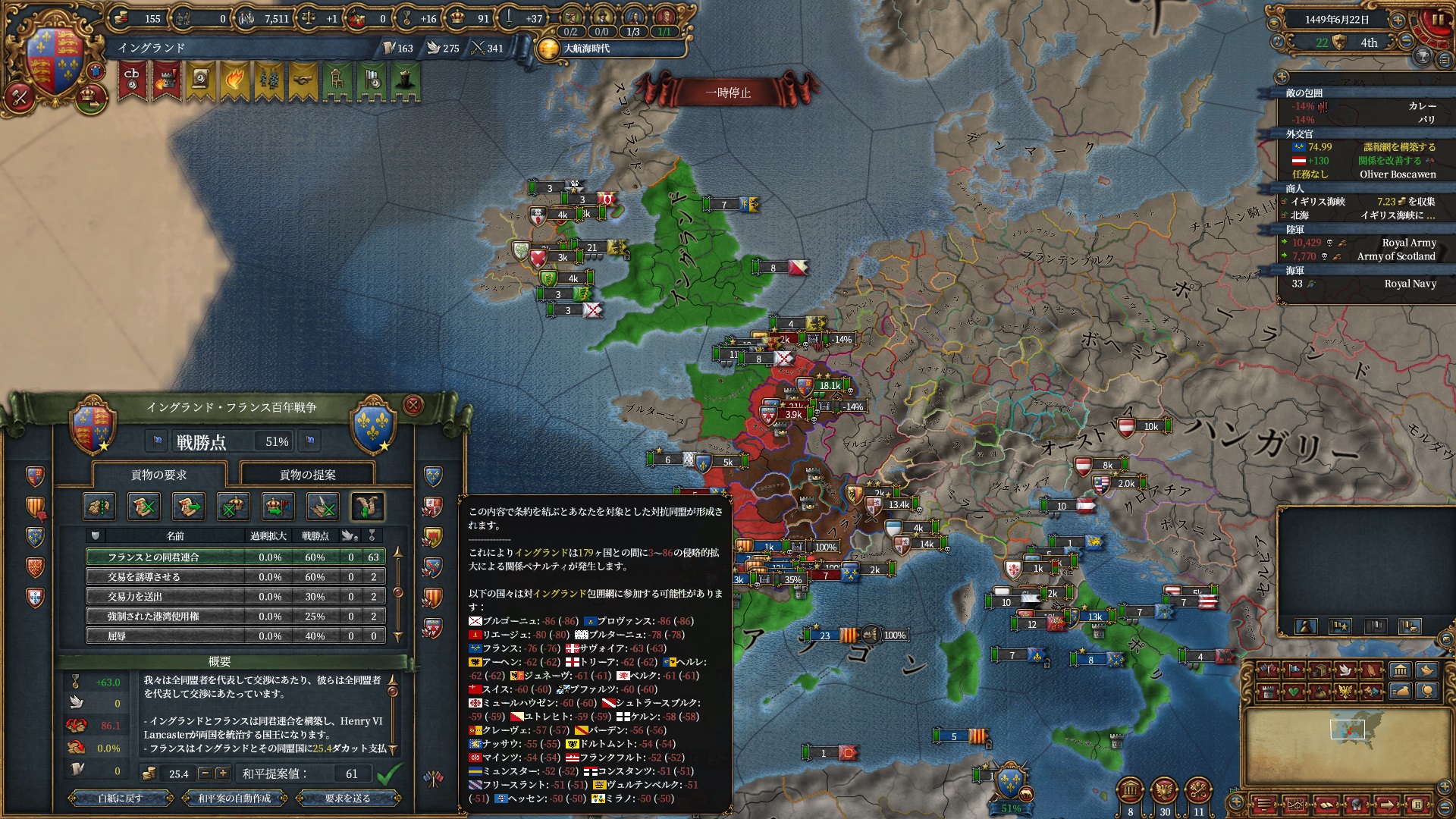
Task: Close the peace negotiation window
Action: click(x=413, y=406)
